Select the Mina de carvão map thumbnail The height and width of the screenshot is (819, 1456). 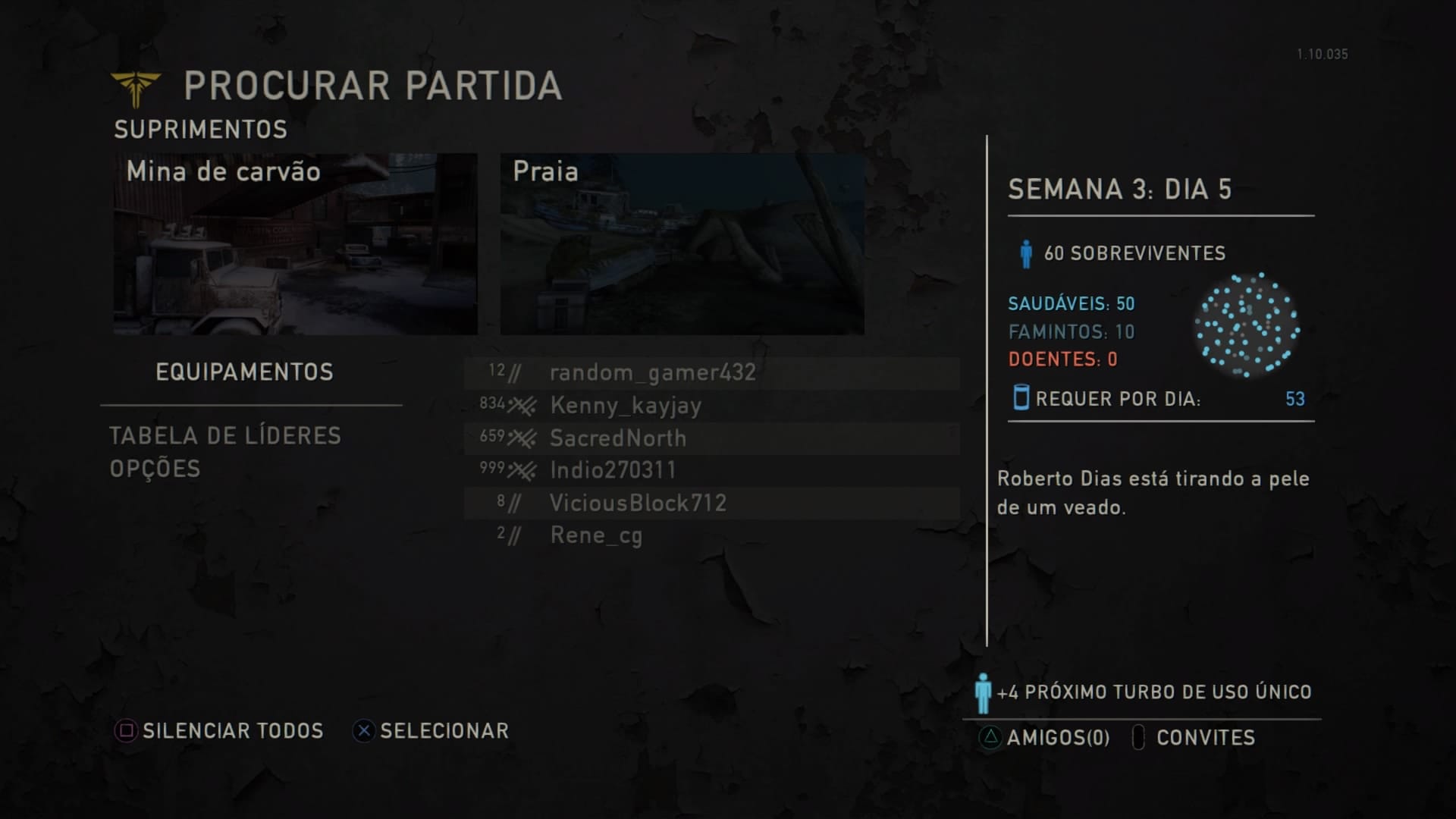[296, 244]
